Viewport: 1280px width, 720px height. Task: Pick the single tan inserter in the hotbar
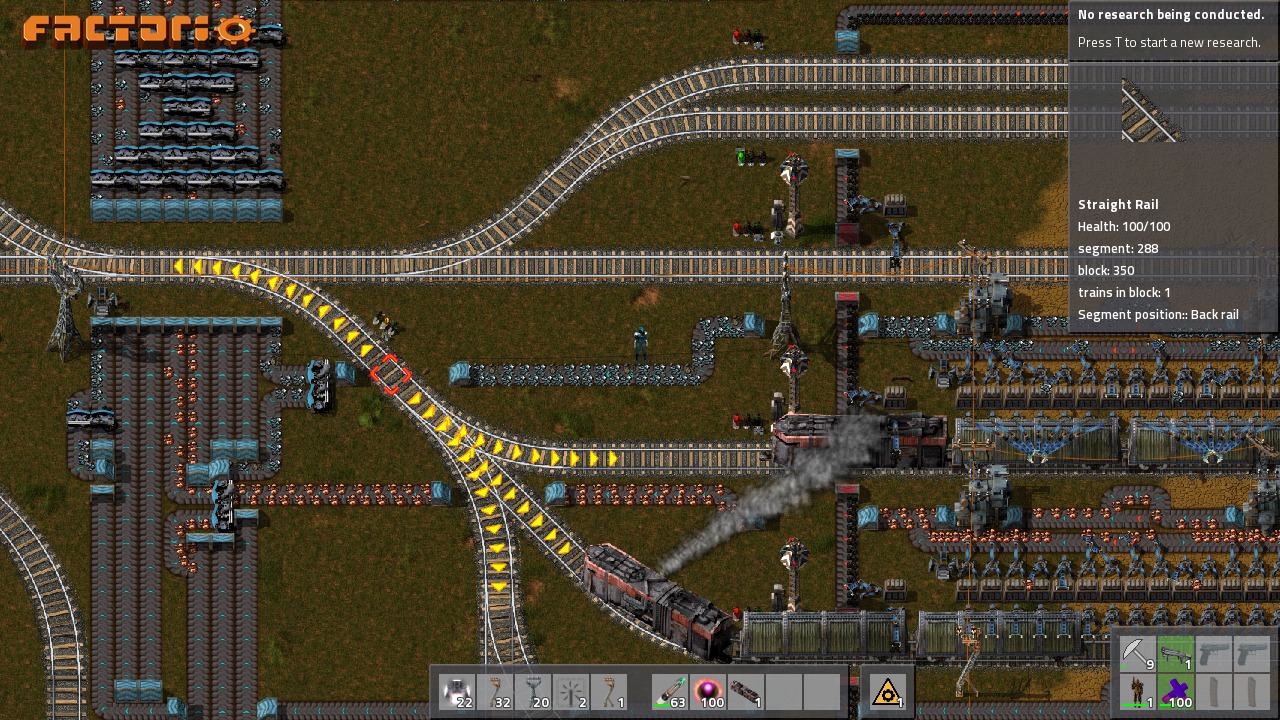pyautogui.click(x=610, y=692)
